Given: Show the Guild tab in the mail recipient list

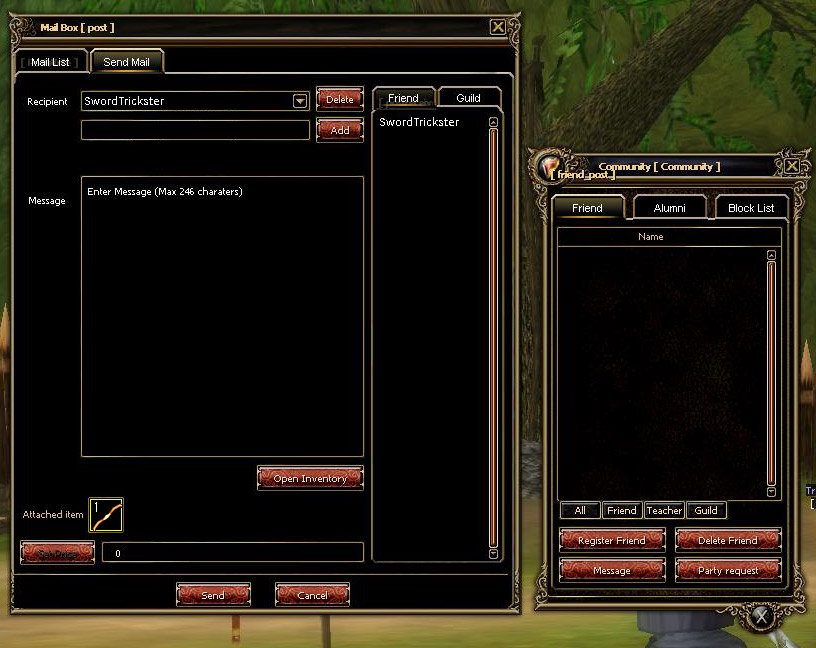Looking at the screenshot, I should pos(468,98).
